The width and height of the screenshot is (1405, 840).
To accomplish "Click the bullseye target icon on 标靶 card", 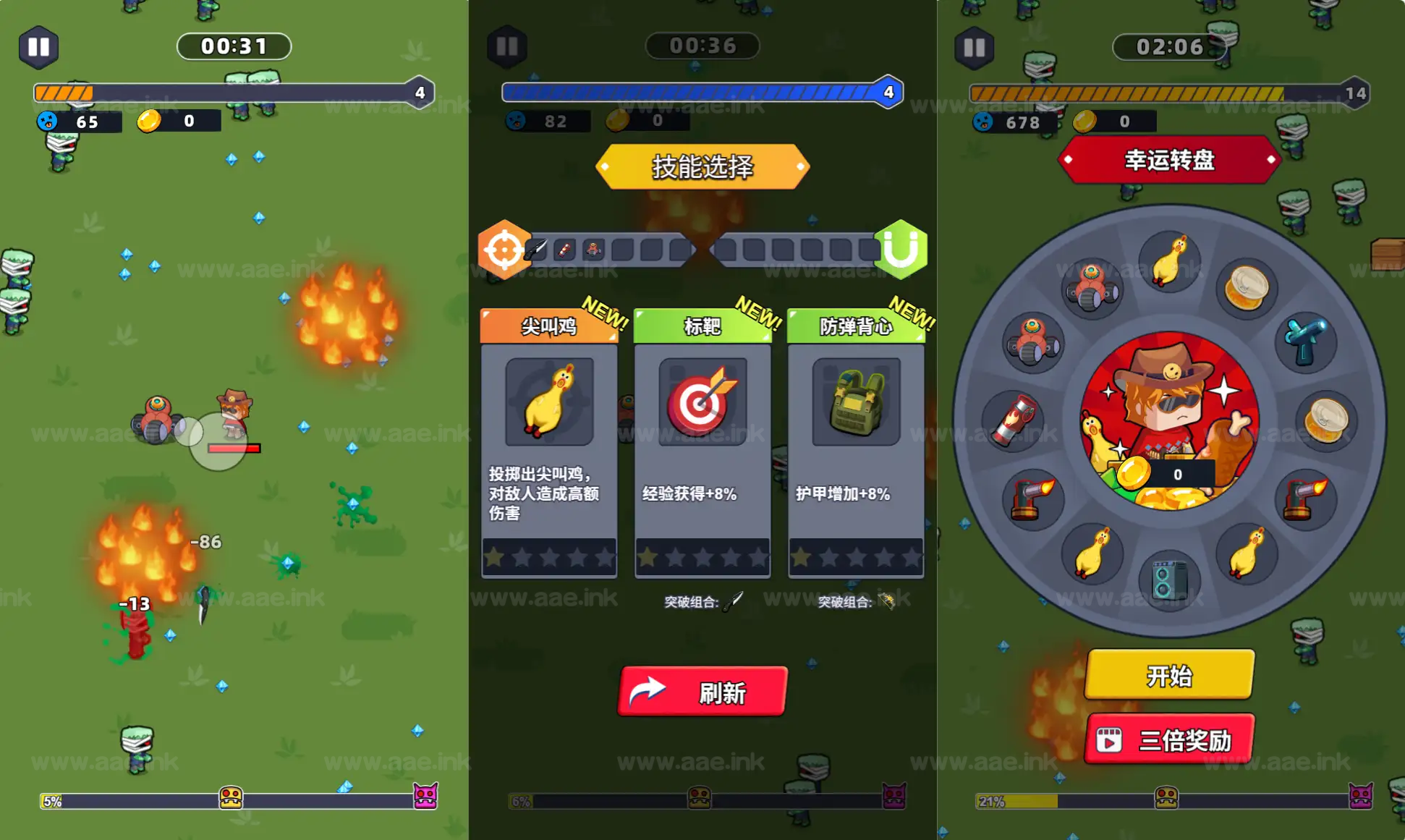I will (x=701, y=403).
